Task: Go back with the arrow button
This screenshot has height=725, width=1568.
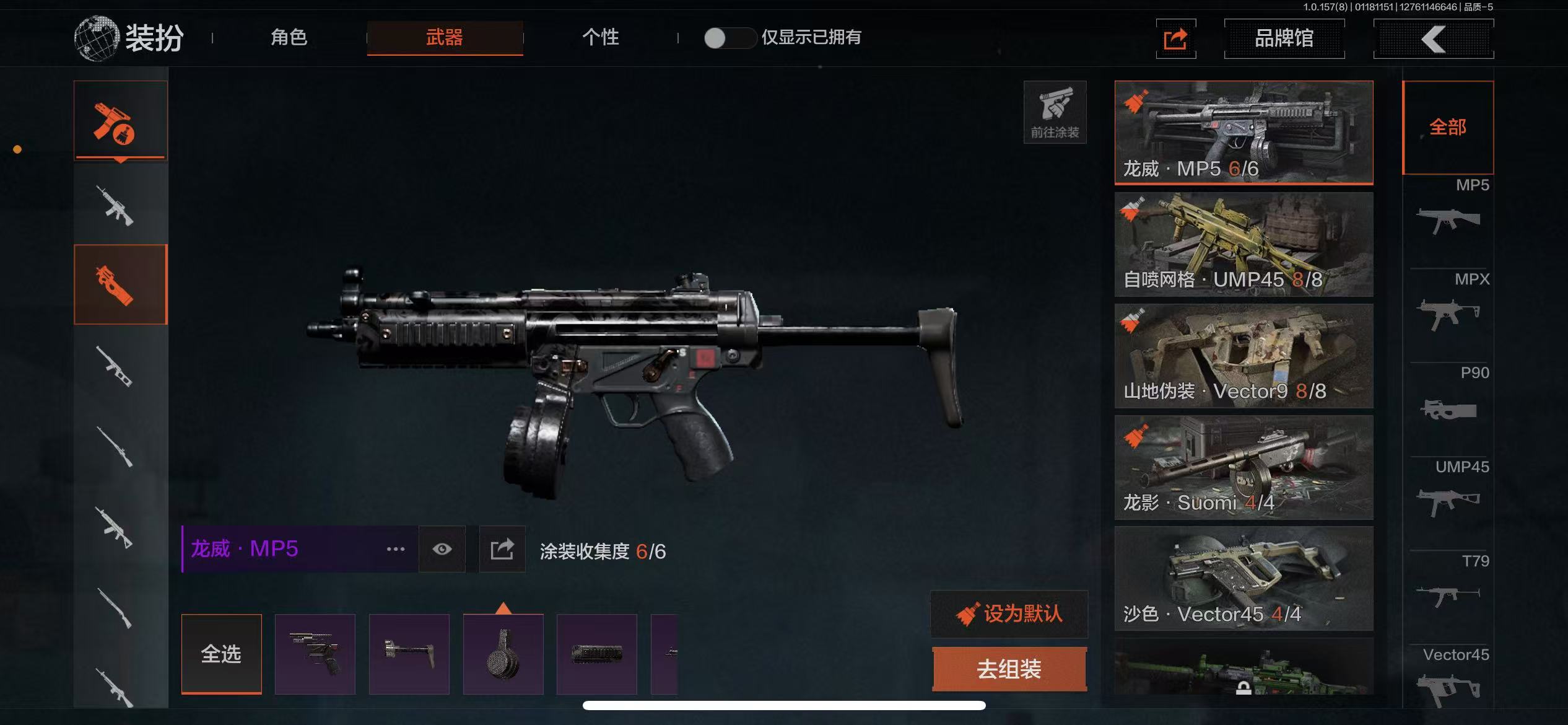Action: 1433,39
